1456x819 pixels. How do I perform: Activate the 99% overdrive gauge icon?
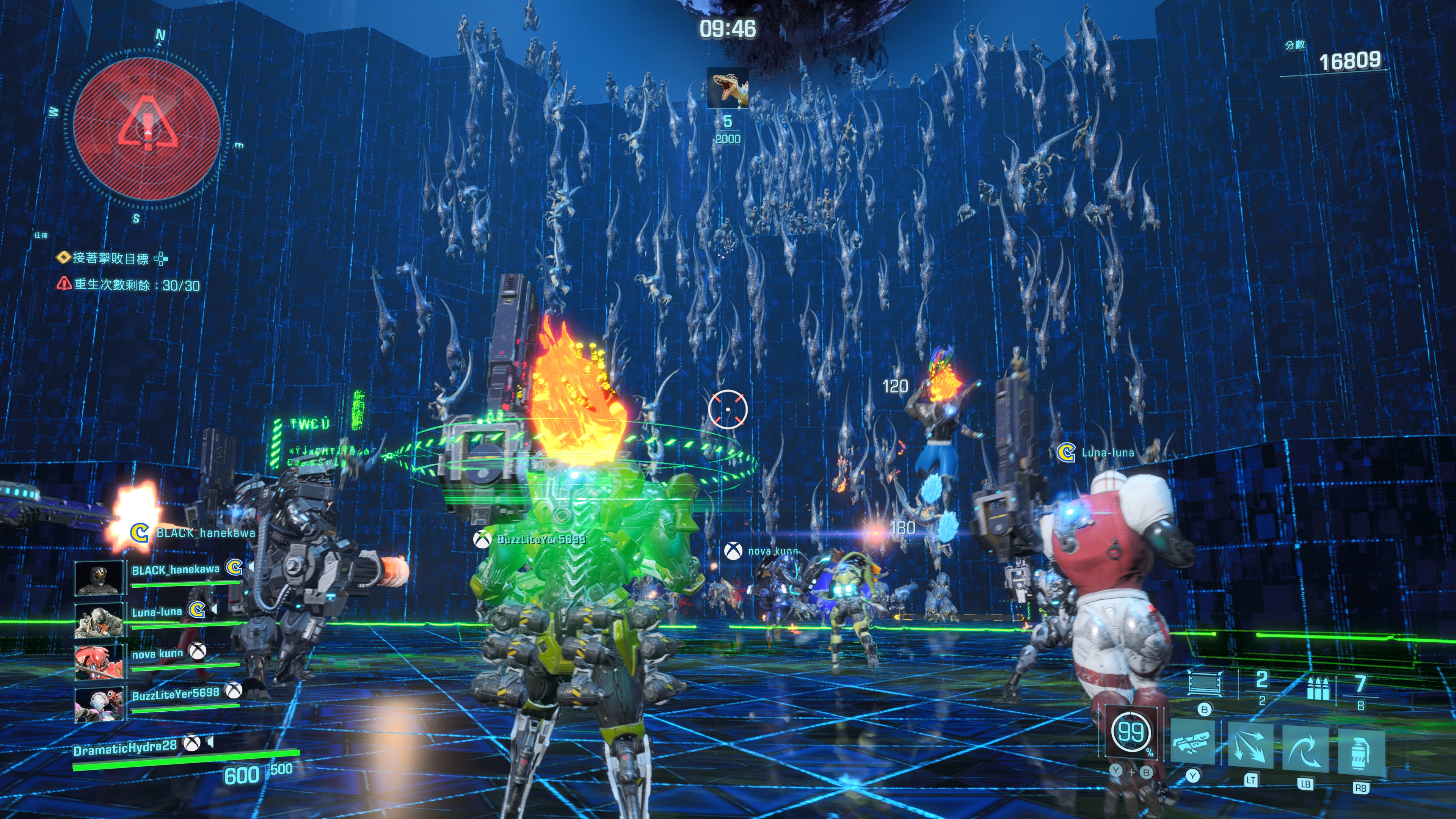(x=1131, y=732)
